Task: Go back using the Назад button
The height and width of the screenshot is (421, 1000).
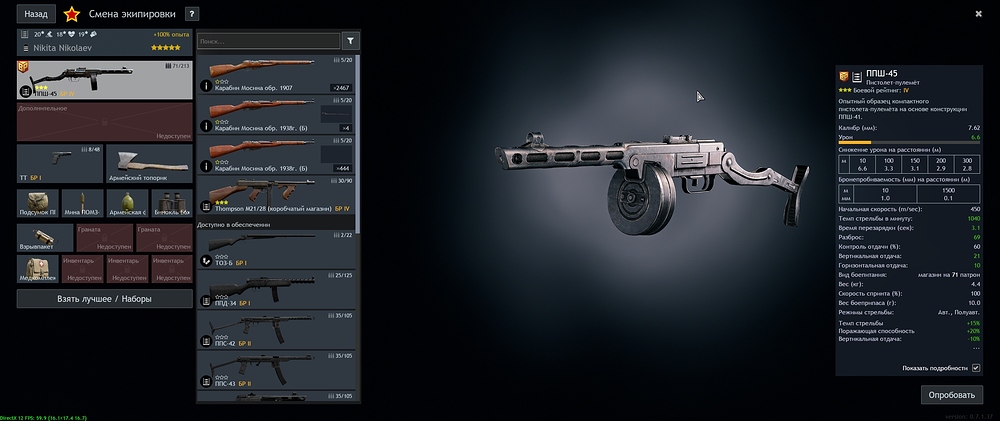Action: tap(36, 14)
